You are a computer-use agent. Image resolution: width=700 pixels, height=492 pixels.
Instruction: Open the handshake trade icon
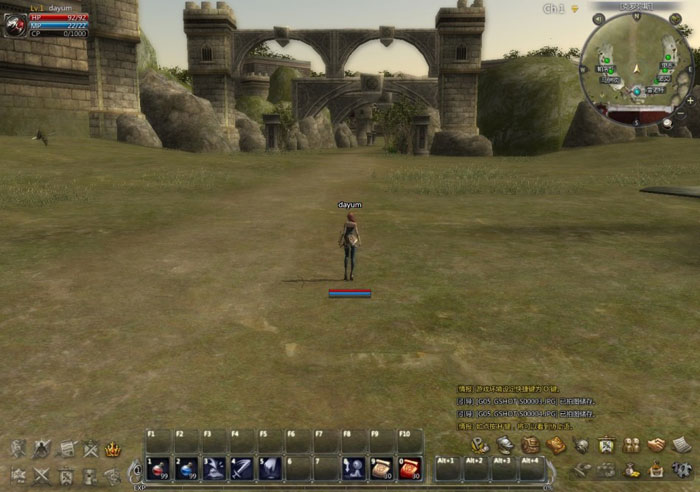(x=656, y=445)
